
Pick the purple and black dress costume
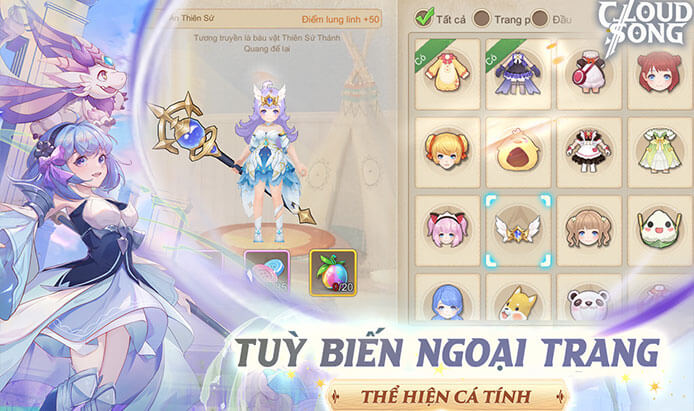click(x=518, y=71)
